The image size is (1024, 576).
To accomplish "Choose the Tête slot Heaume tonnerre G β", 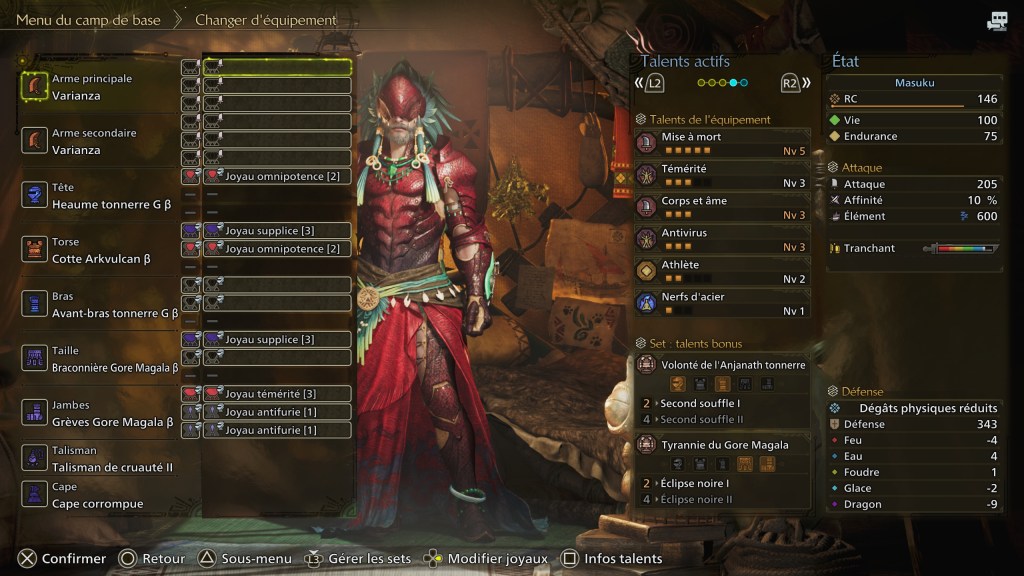I will 100,195.
